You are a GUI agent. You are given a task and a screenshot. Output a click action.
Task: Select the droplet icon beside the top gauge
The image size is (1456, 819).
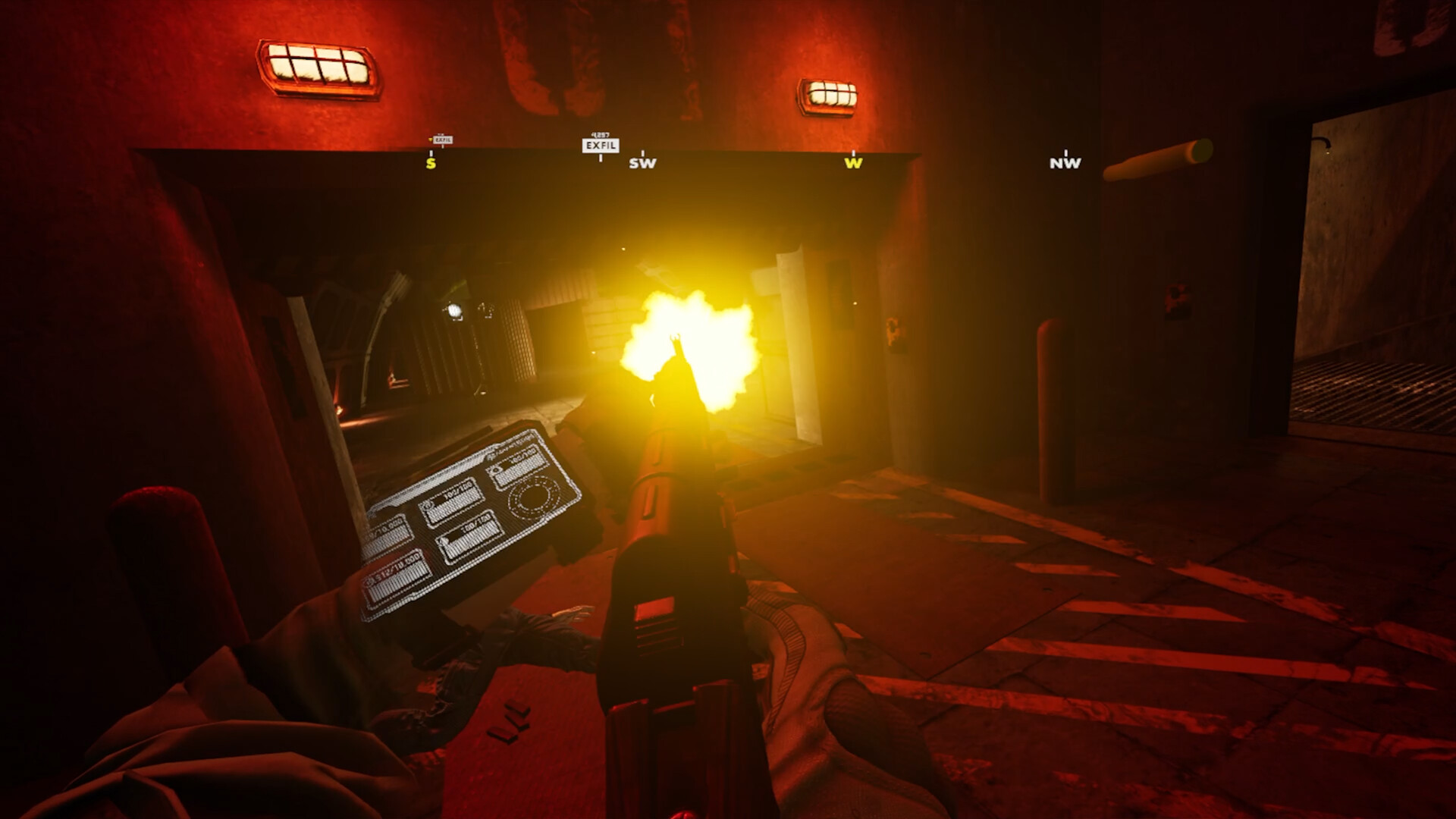(x=495, y=469)
